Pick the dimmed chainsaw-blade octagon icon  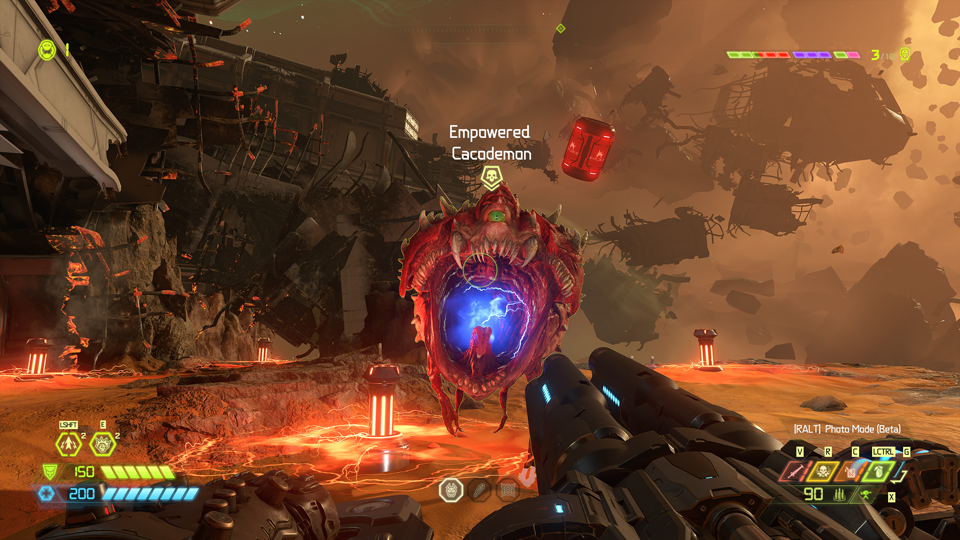pos(480,489)
